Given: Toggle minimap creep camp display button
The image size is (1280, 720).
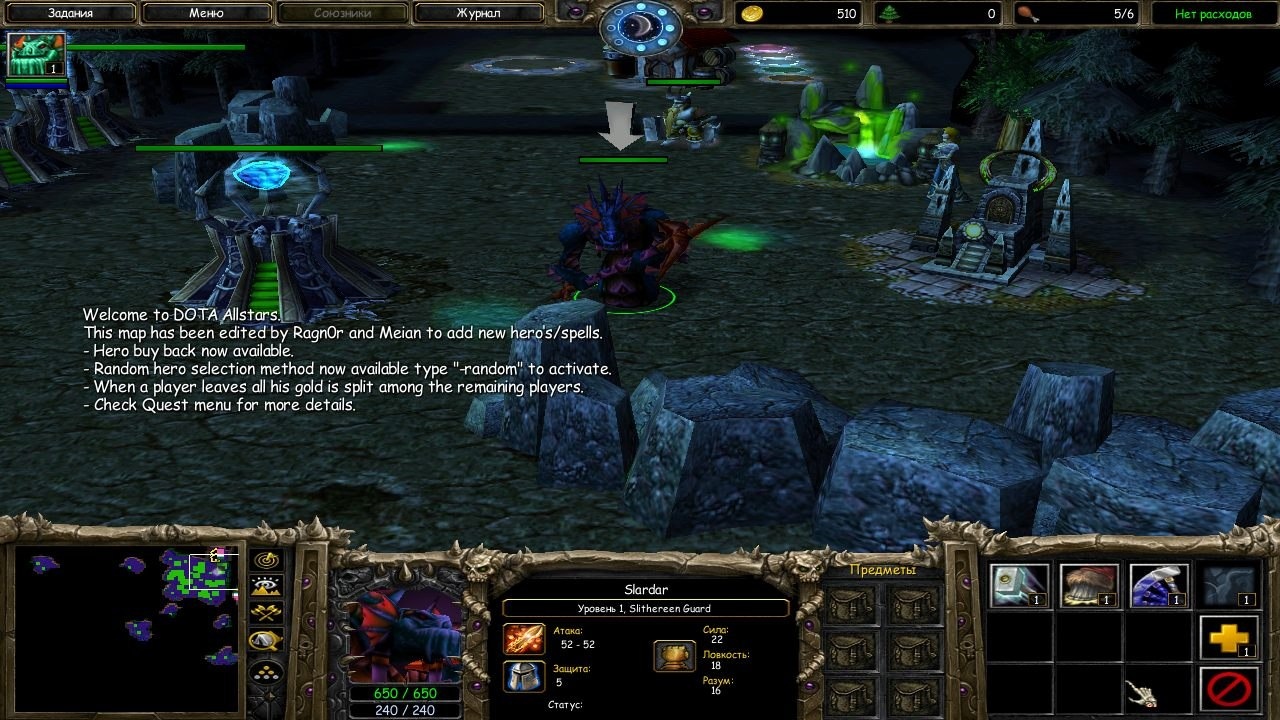Looking at the screenshot, I should click(267, 640).
